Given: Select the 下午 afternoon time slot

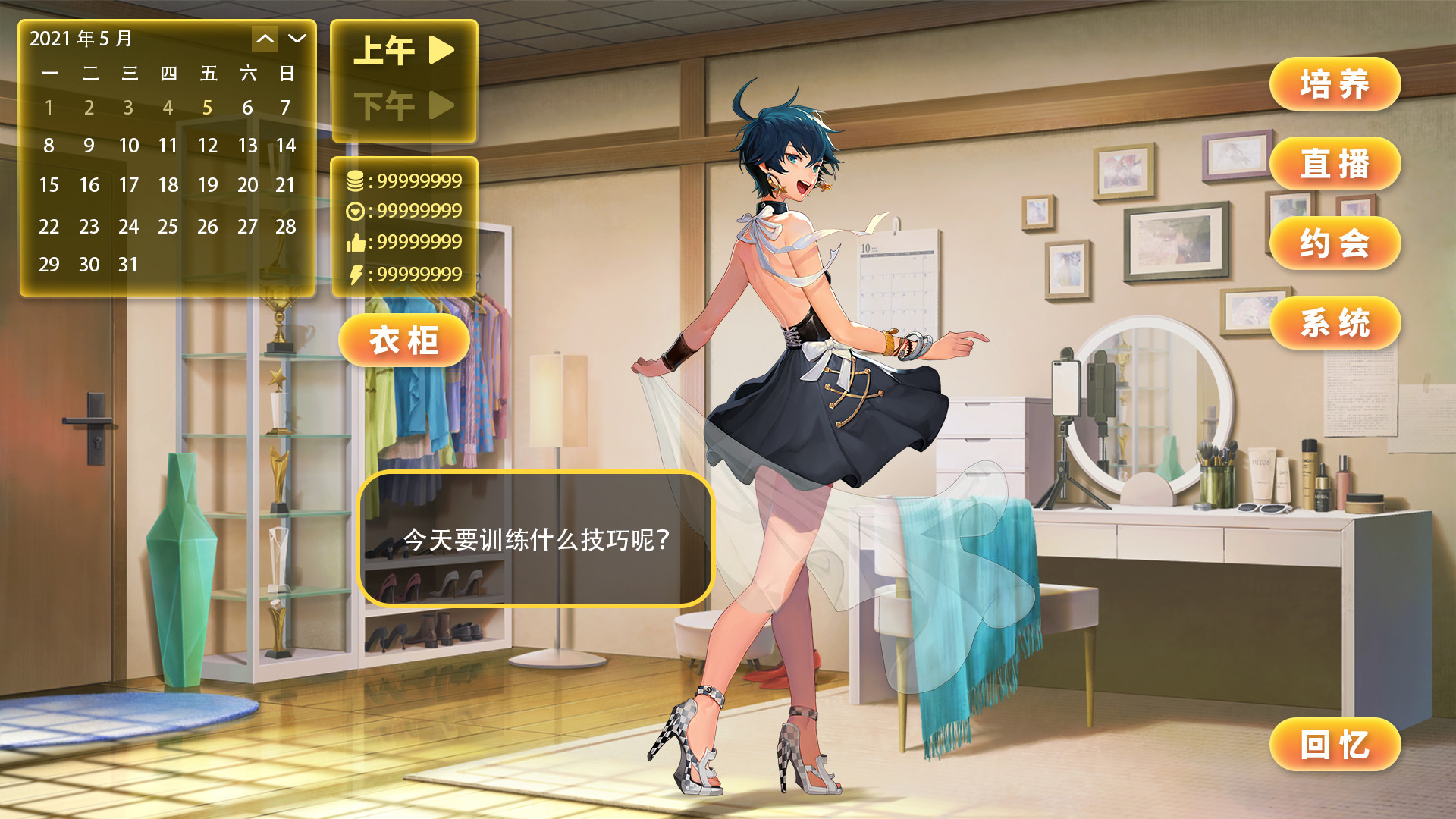Looking at the screenshot, I should pyautogui.click(x=383, y=105).
